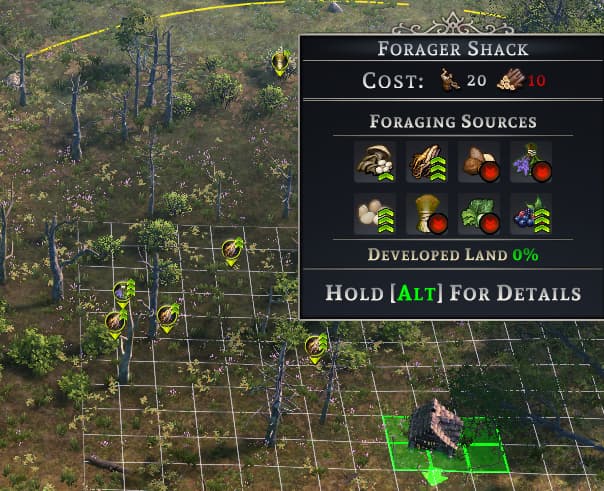The height and width of the screenshot is (491, 604).
Task: Select the purple herbs foraging source icon
Action: pyautogui.click(x=529, y=161)
